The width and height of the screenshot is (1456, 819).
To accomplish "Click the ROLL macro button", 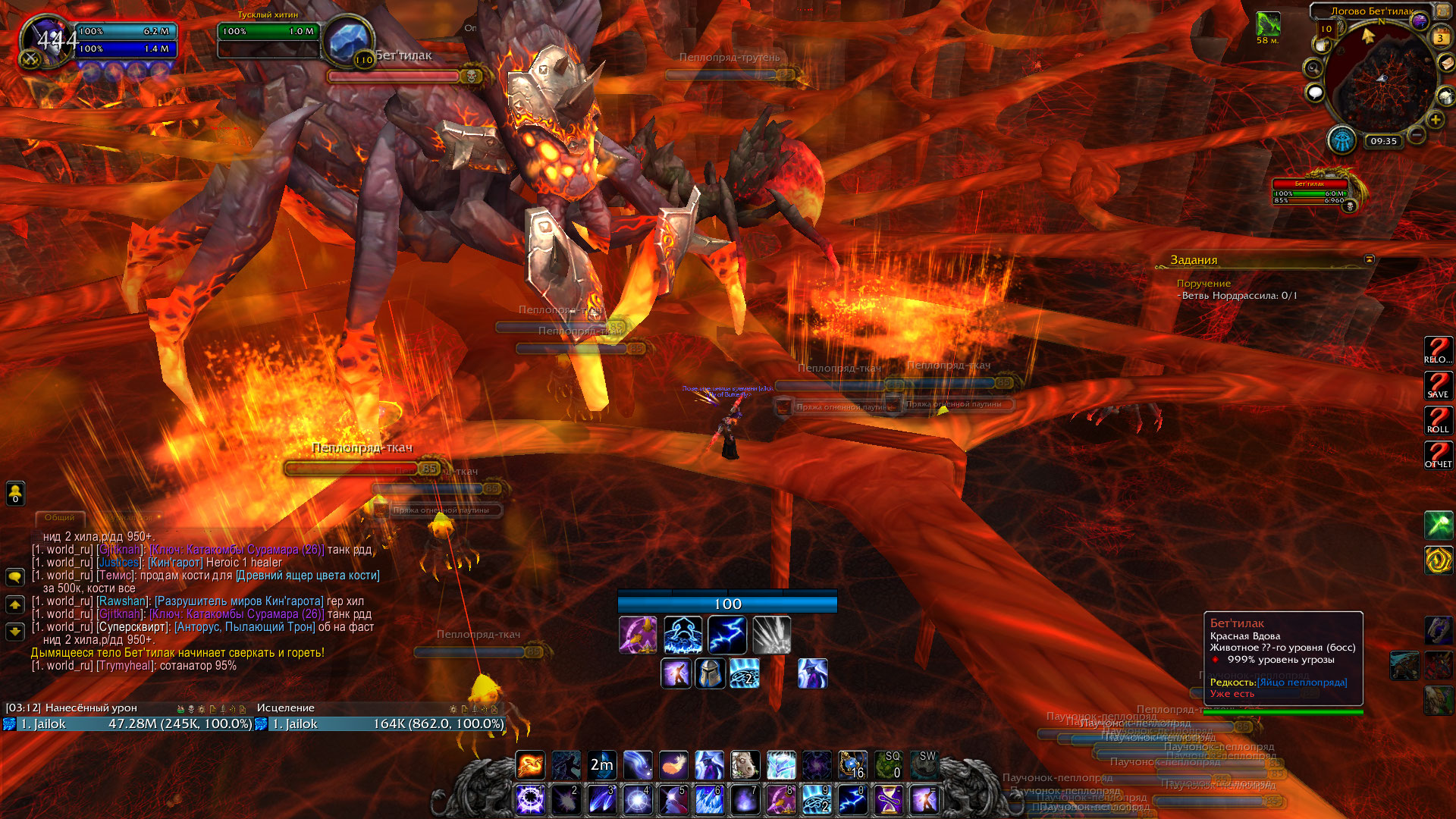I will coord(1438,421).
